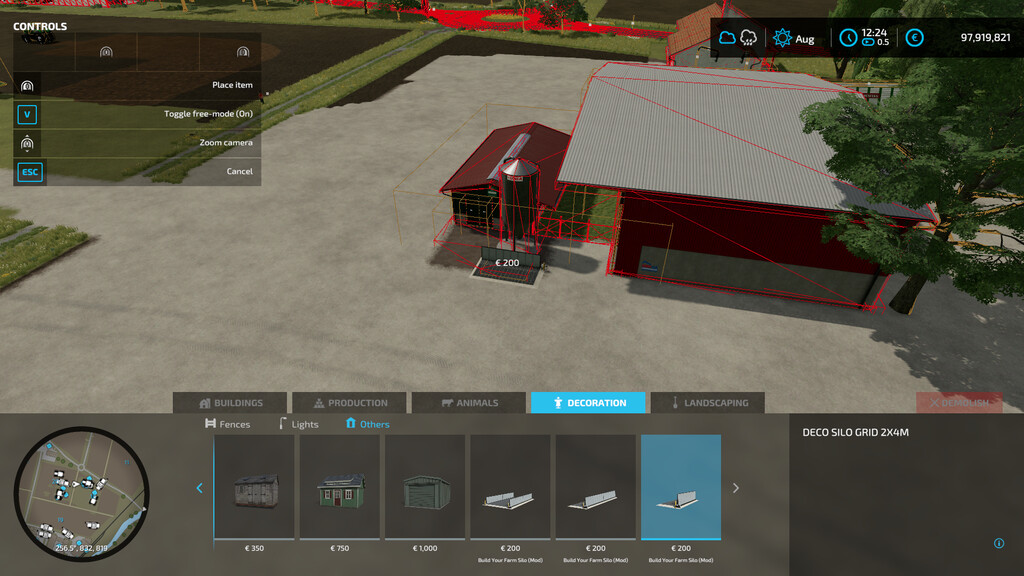Switch to the Production tab

tap(349, 403)
